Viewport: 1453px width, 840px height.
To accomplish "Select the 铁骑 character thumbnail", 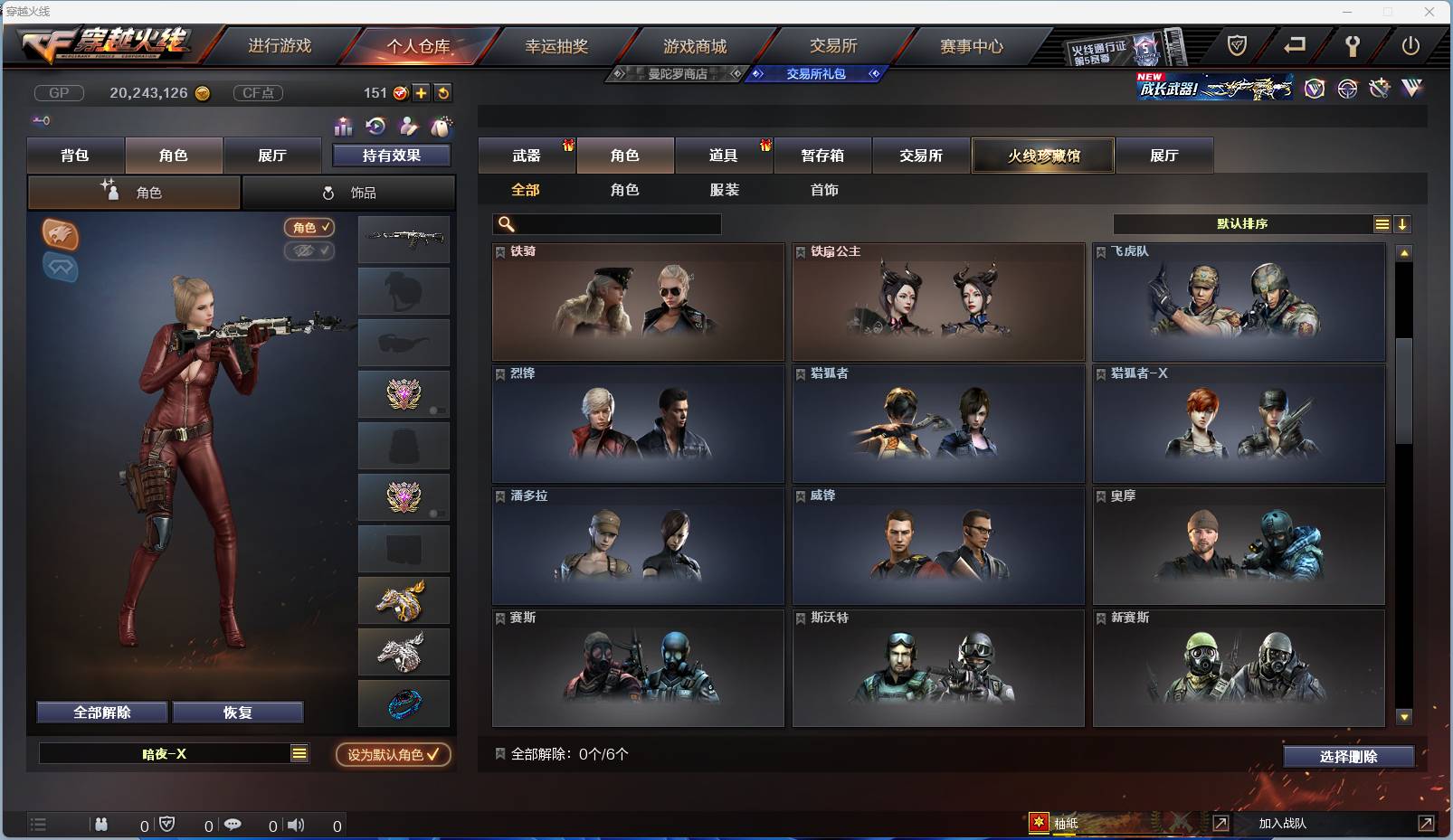I will click(638, 303).
